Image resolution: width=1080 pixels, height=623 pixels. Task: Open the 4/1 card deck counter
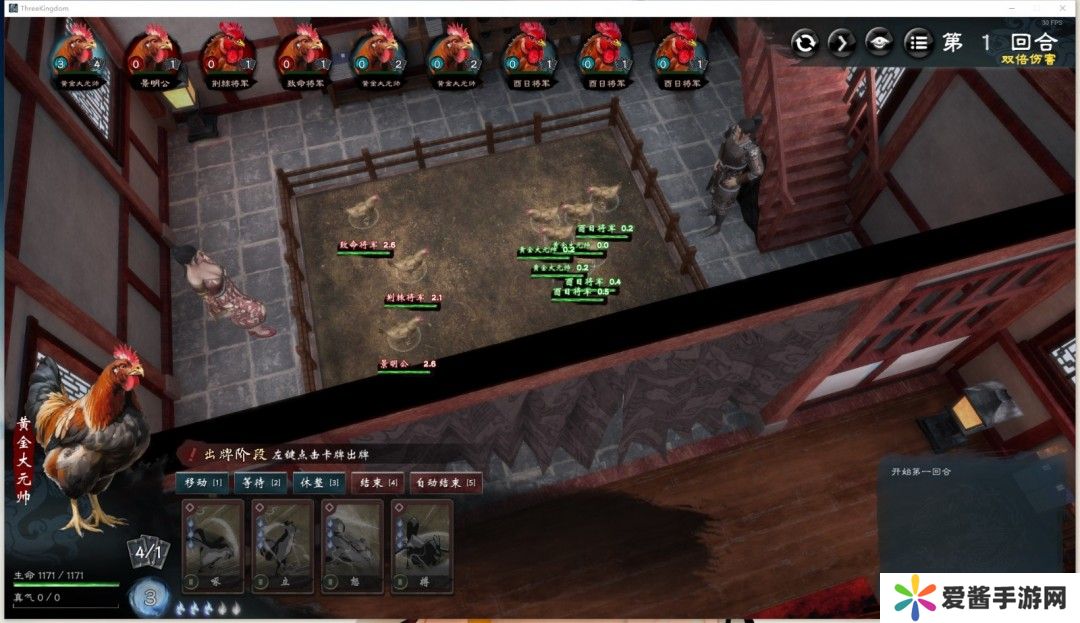(x=148, y=551)
